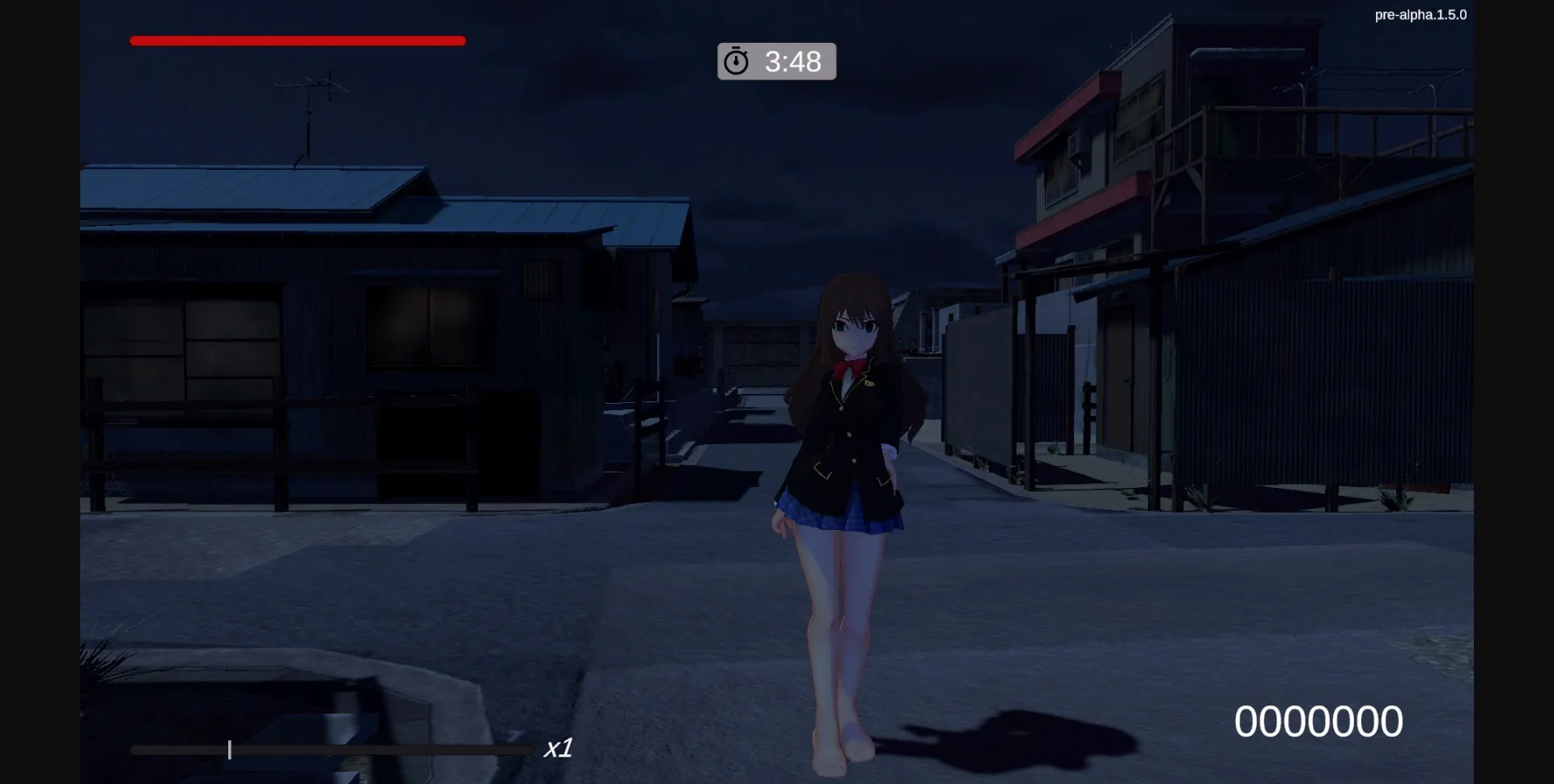Click the health bar to toggle its display
This screenshot has height=784, width=1554.
[297, 40]
